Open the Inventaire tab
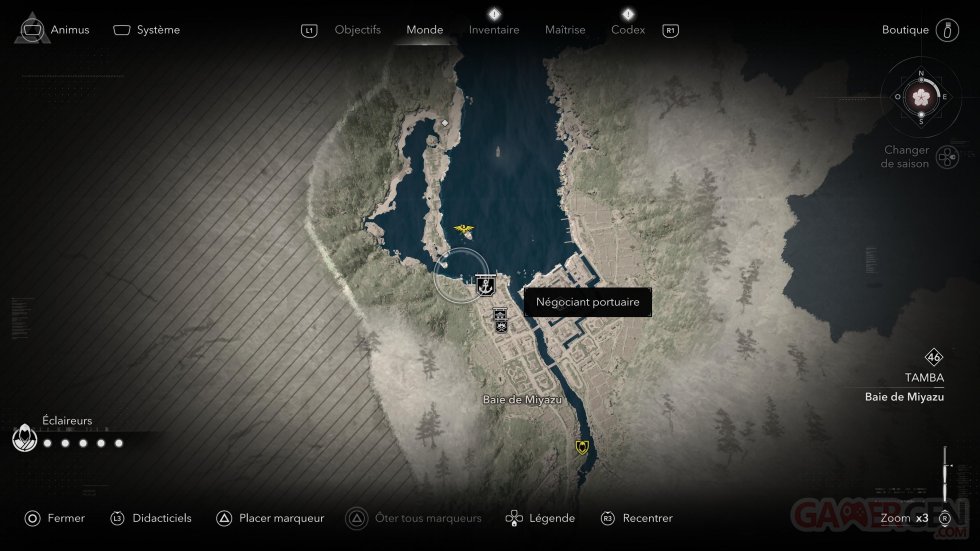Screen dimensions: 980x551 click(494, 30)
